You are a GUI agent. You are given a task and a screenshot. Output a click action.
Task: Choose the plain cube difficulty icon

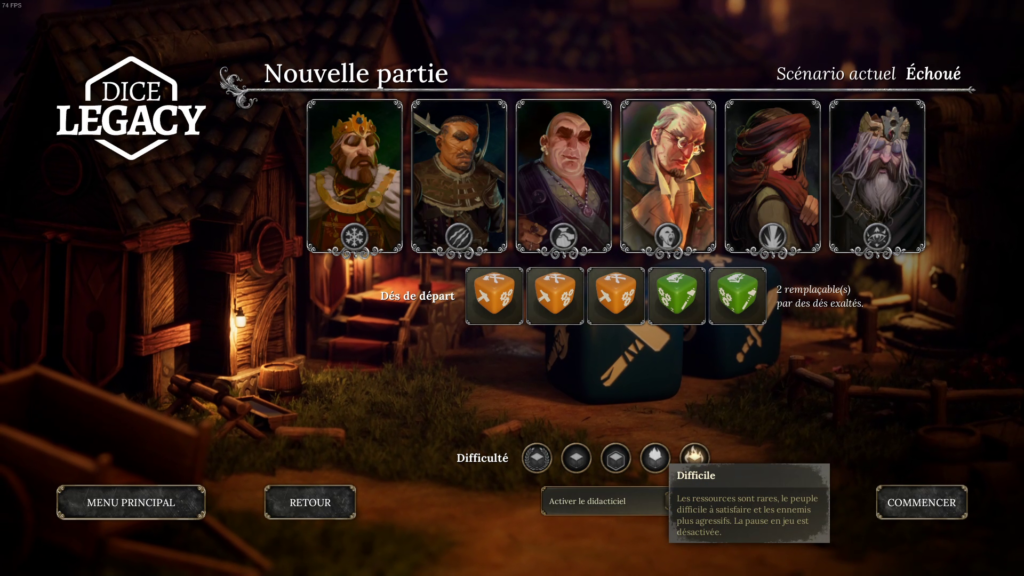click(576, 458)
